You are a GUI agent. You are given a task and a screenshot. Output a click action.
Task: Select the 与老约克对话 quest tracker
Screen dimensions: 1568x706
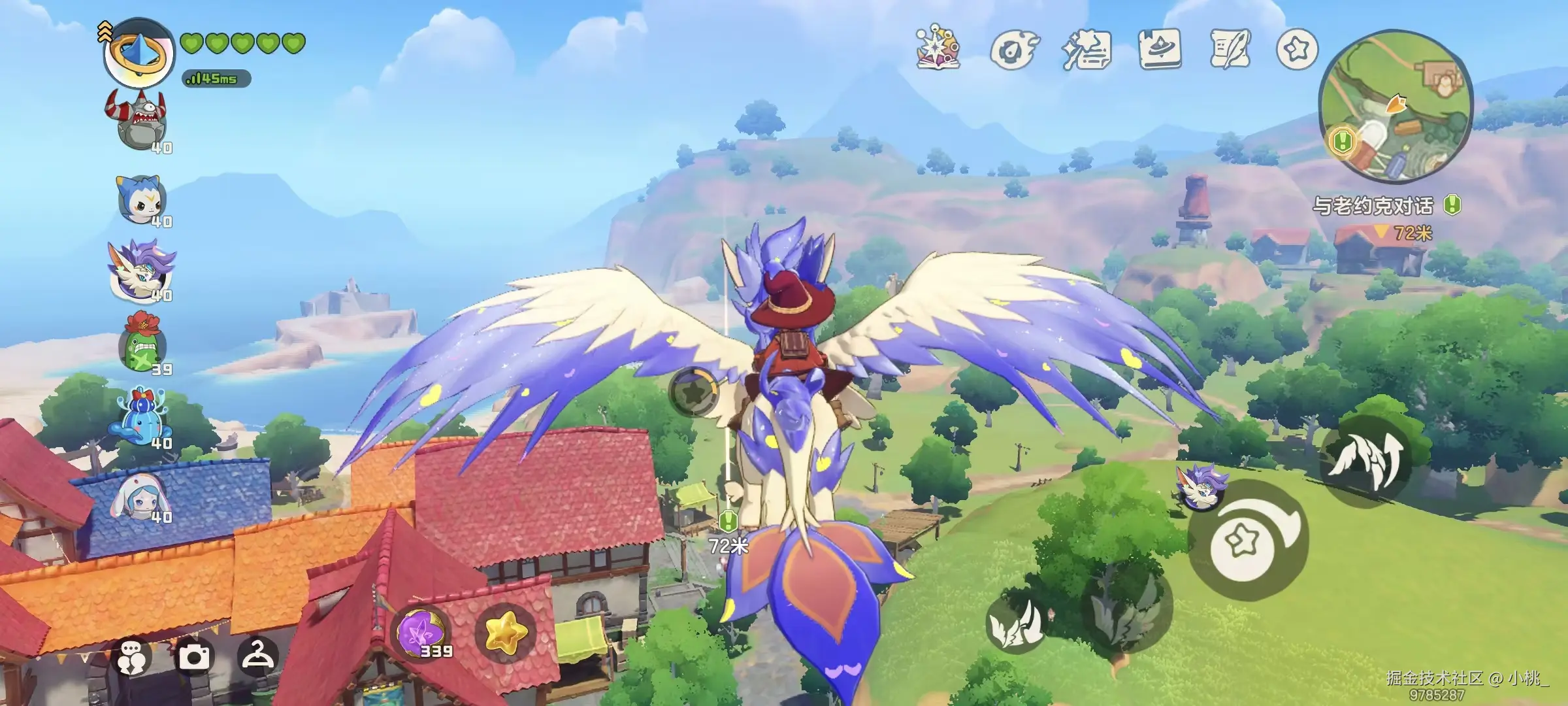coord(1373,206)
